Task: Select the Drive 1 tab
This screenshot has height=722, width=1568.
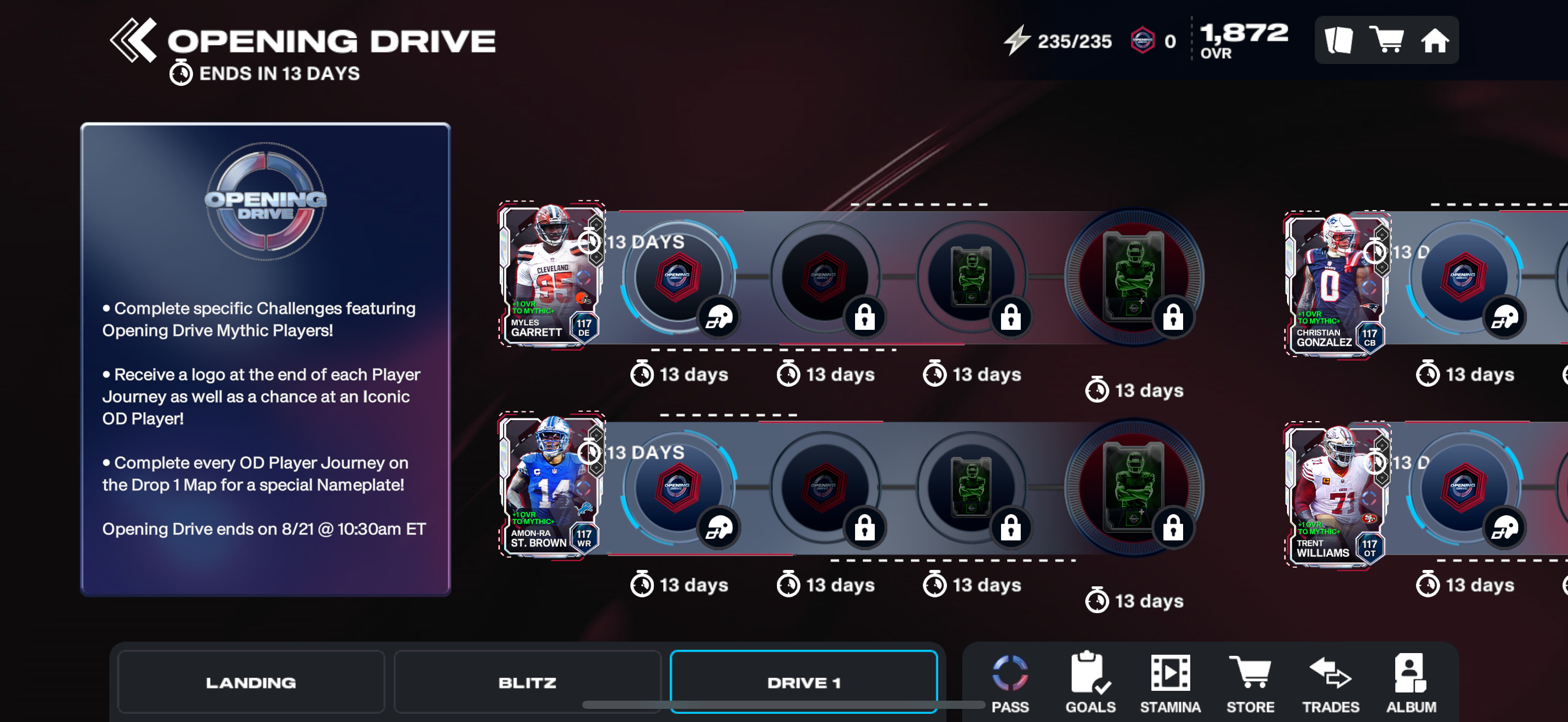Action: (804, 682)
